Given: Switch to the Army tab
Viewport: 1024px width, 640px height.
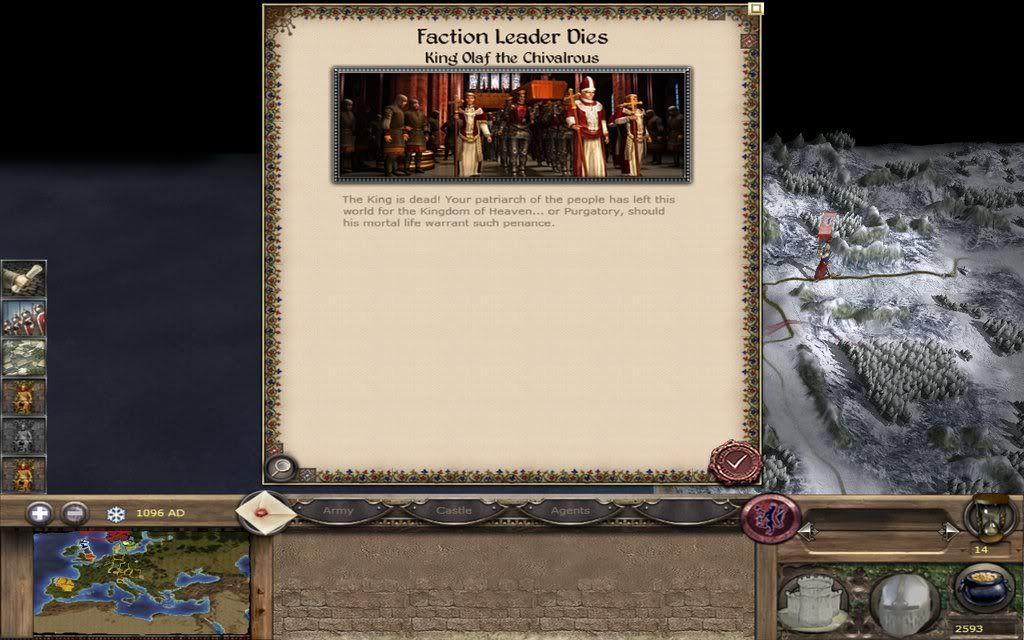Looking at the screenshot, I should [338, 511].
